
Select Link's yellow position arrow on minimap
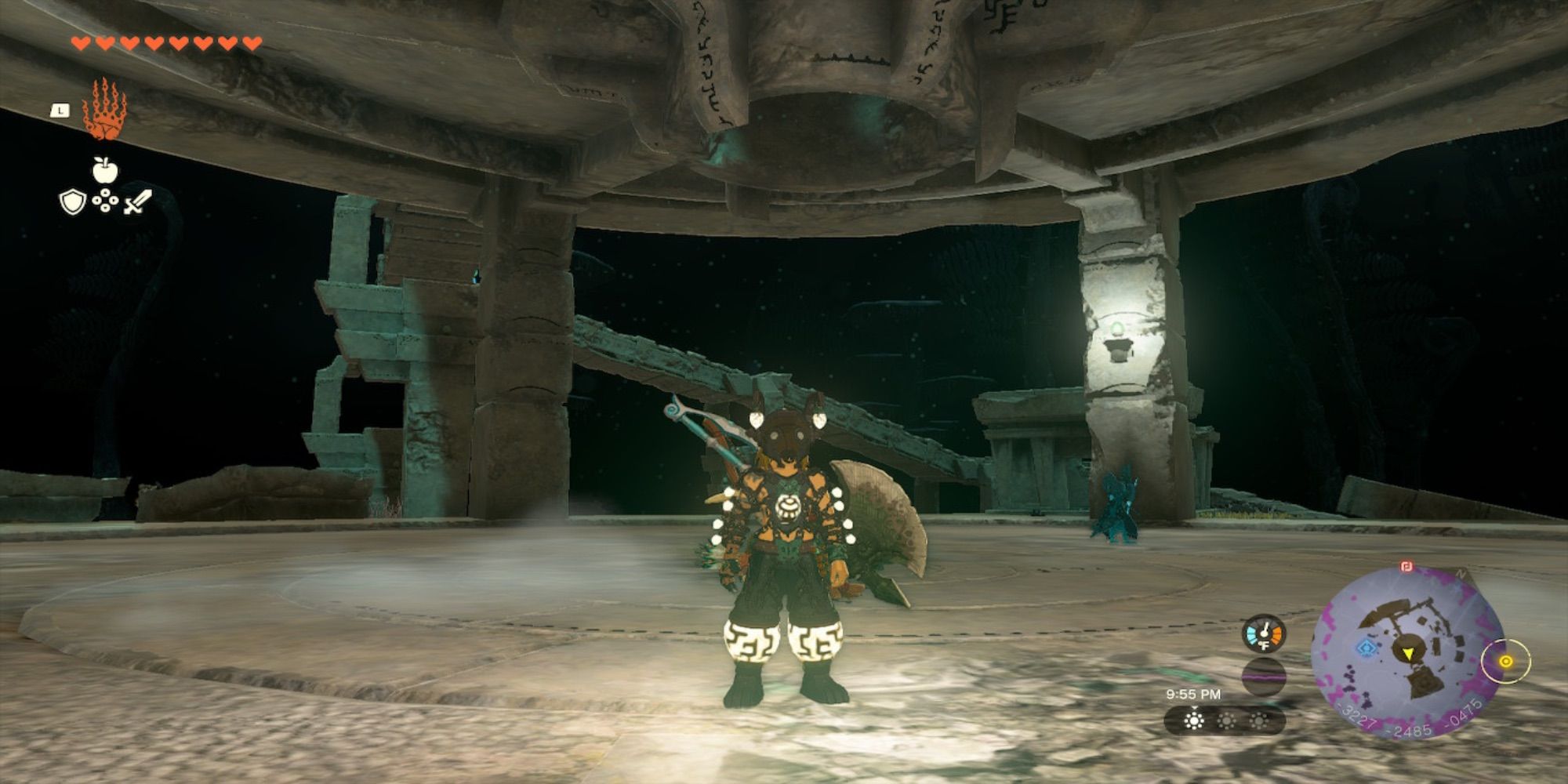pyautogui.click(x=1409, y=653)
